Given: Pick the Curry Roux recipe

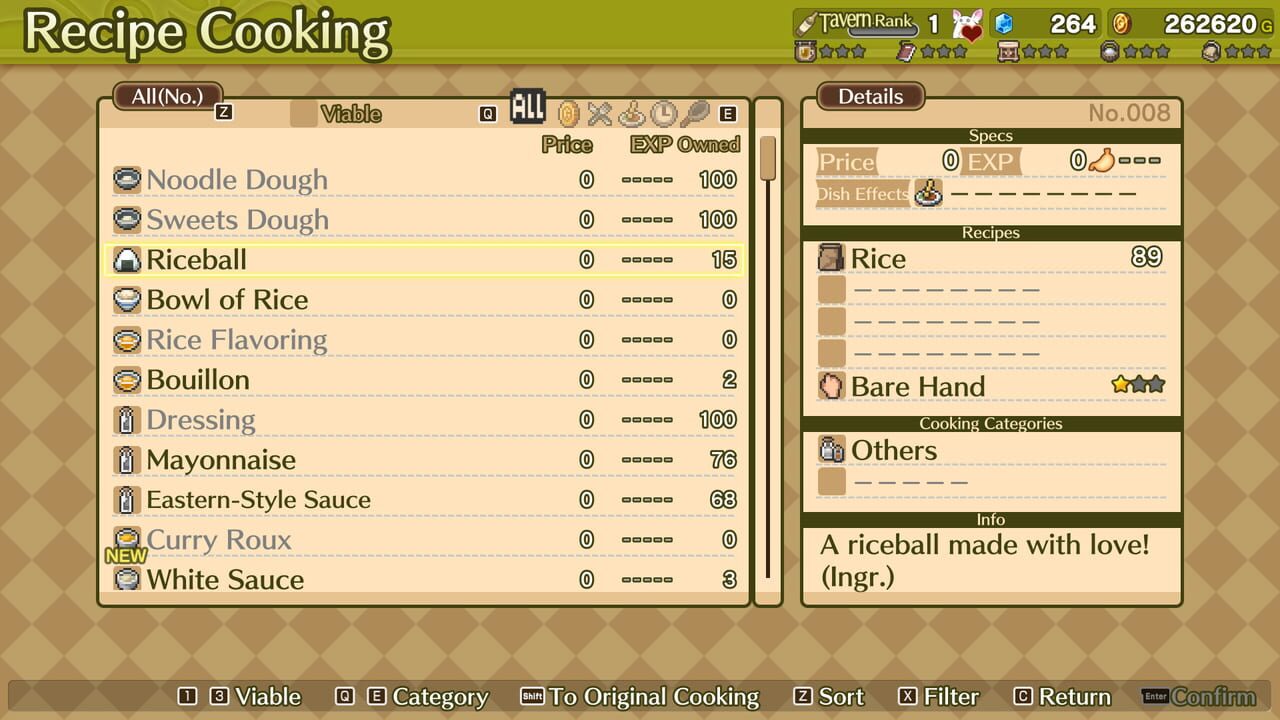Looking at the screenshot, I should (x=219, y=540).
